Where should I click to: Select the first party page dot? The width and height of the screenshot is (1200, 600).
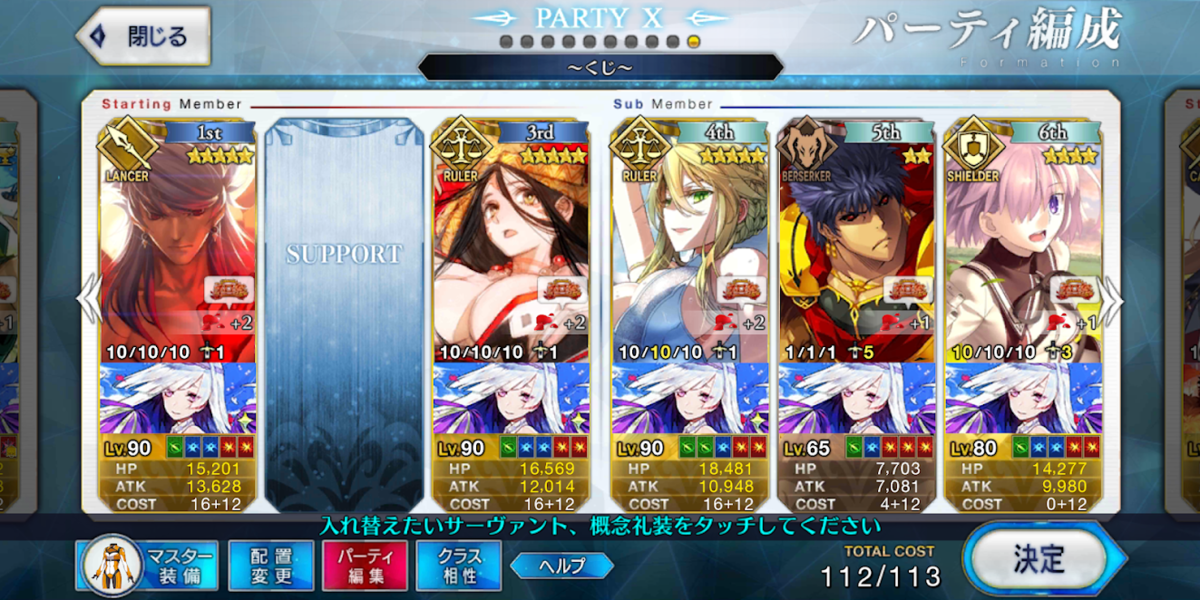pos(505,42)
